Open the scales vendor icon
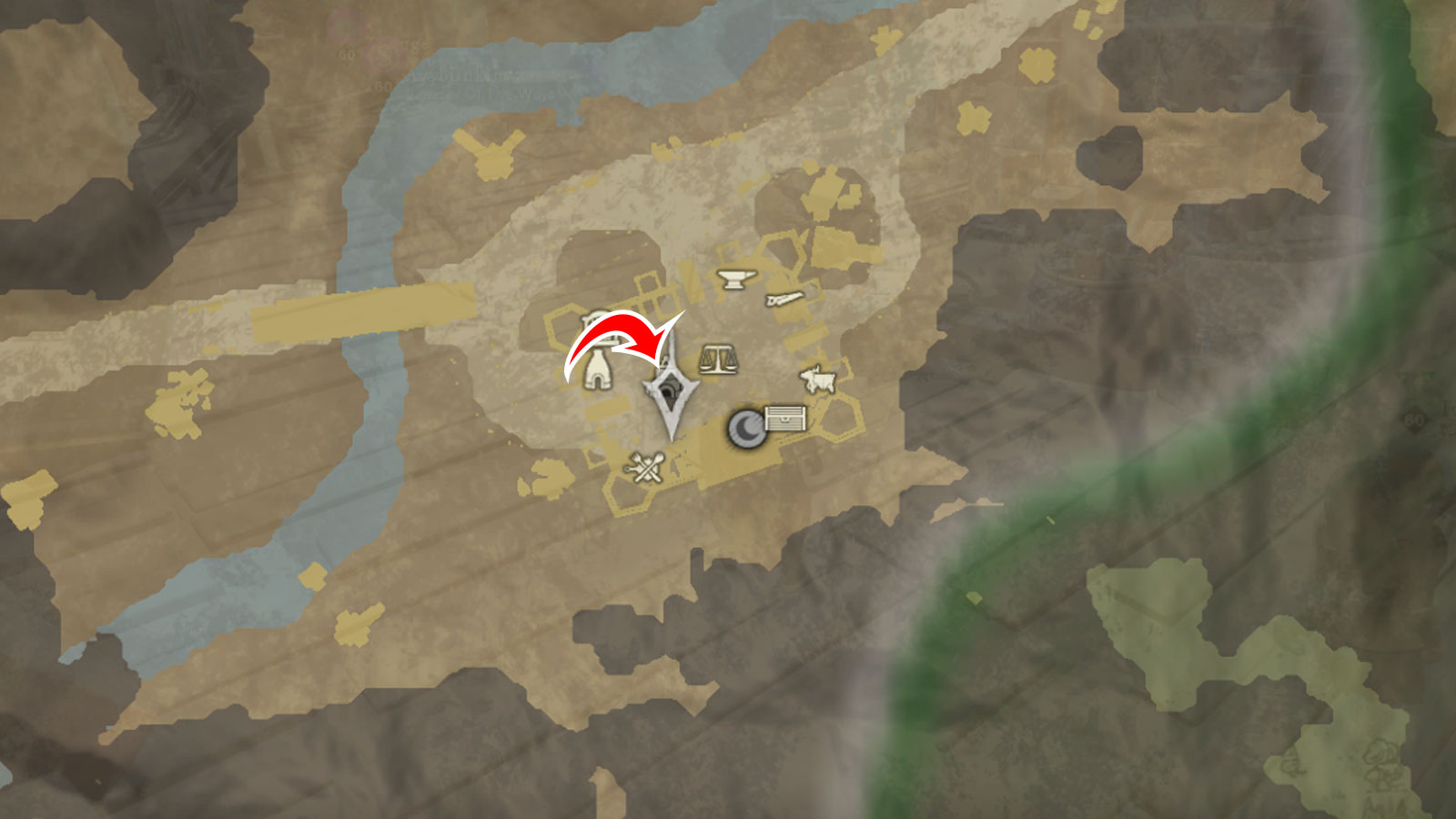The width and height of the screenshot is (1456, 819). (x=719, y=359)
